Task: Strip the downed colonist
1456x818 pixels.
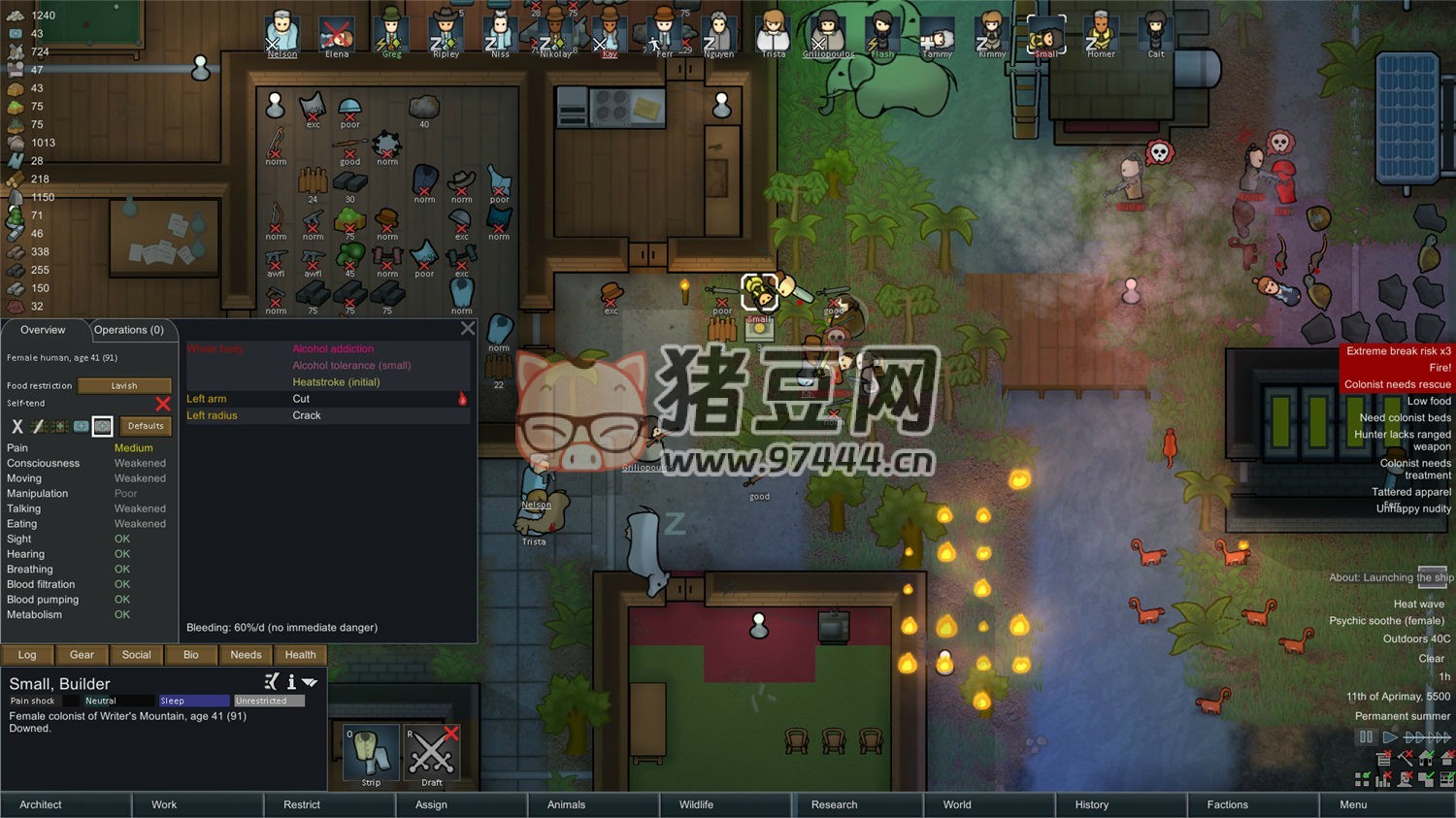Action: (x=371, y=752)
